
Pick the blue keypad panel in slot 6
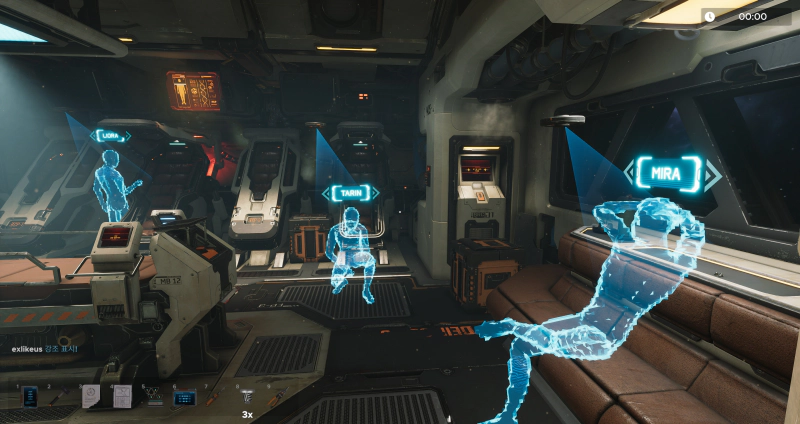[185, 397]
